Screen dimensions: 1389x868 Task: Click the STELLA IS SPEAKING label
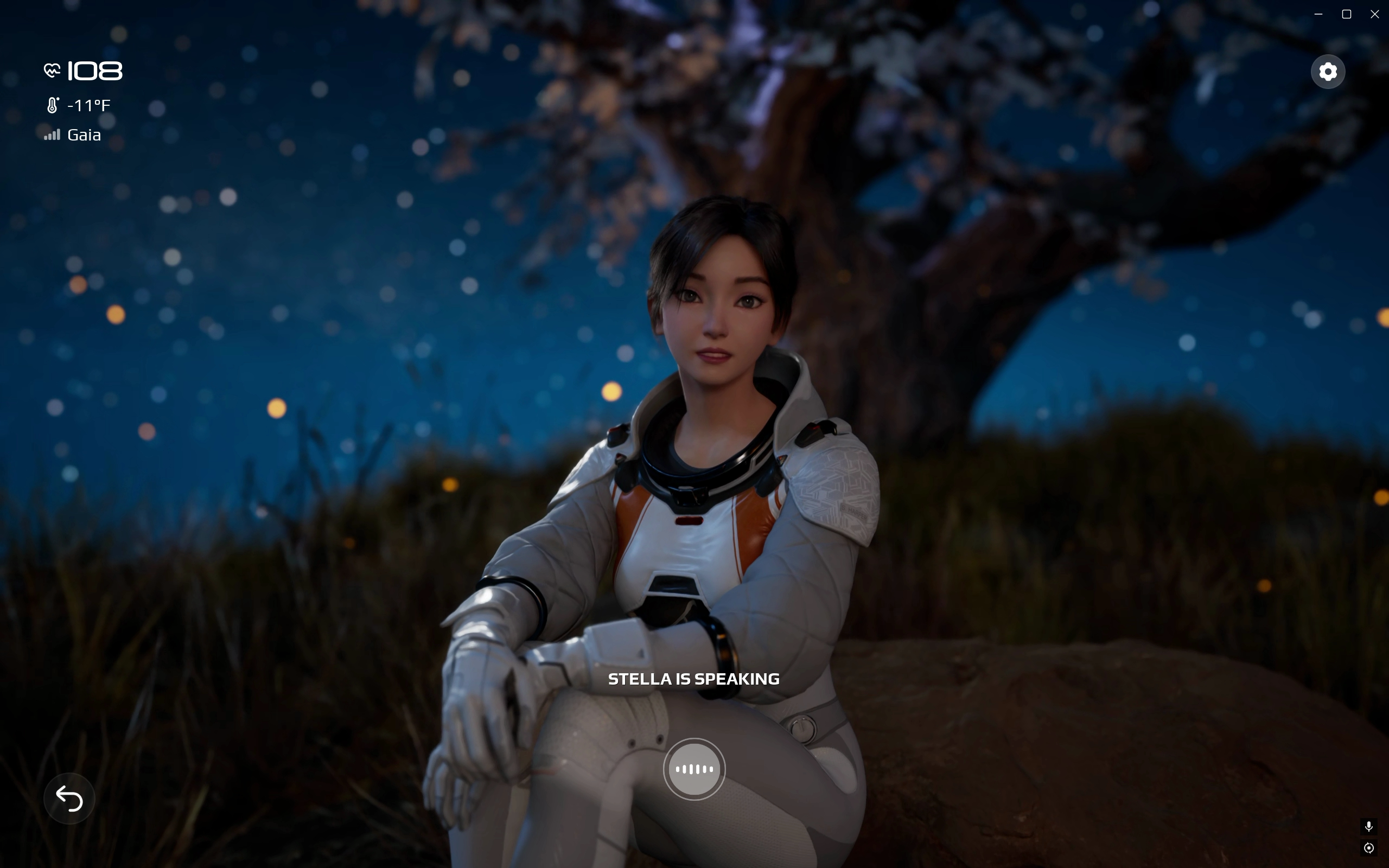pos(694,679)
